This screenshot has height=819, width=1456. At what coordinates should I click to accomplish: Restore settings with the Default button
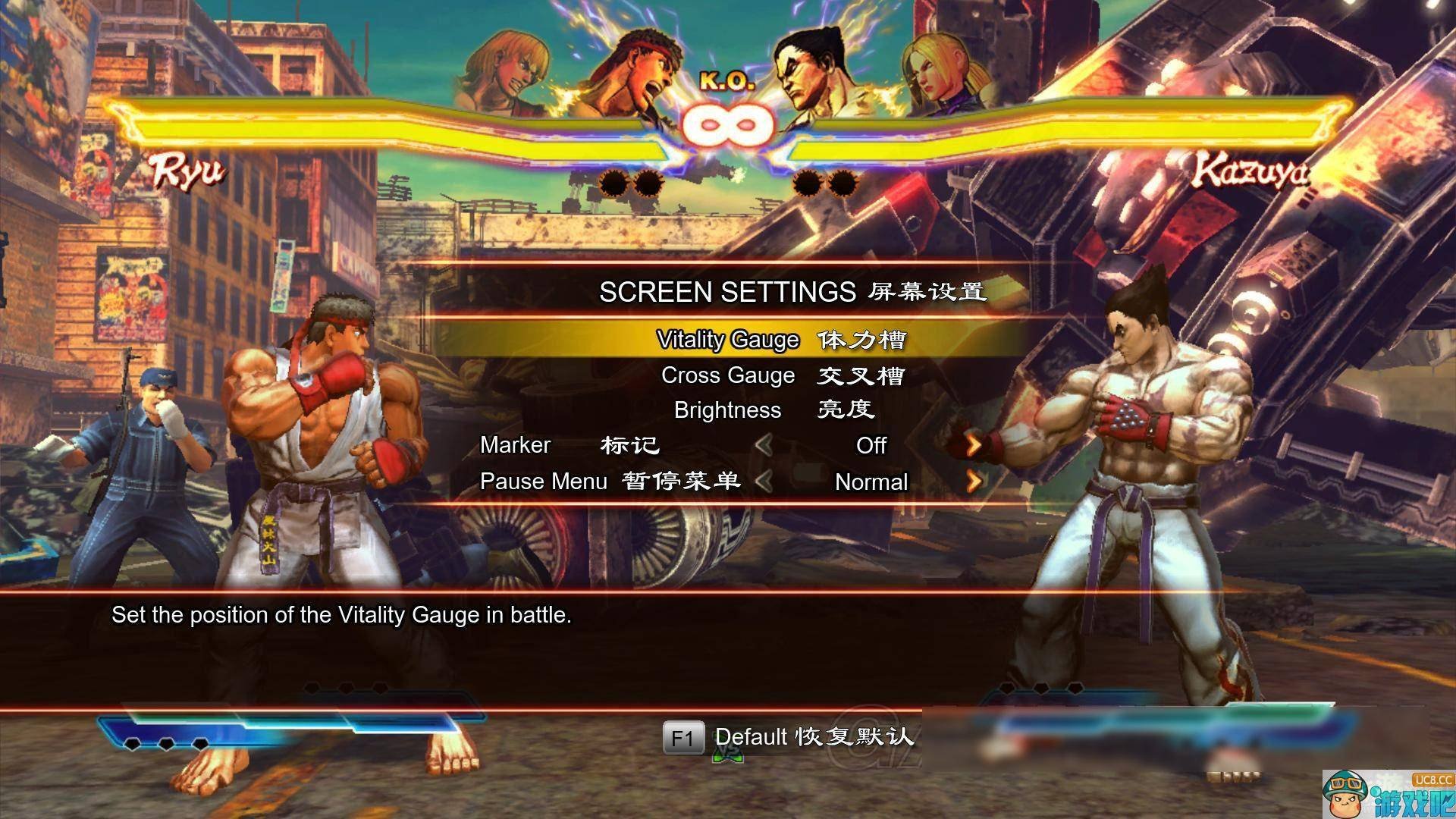click(789, 737)
